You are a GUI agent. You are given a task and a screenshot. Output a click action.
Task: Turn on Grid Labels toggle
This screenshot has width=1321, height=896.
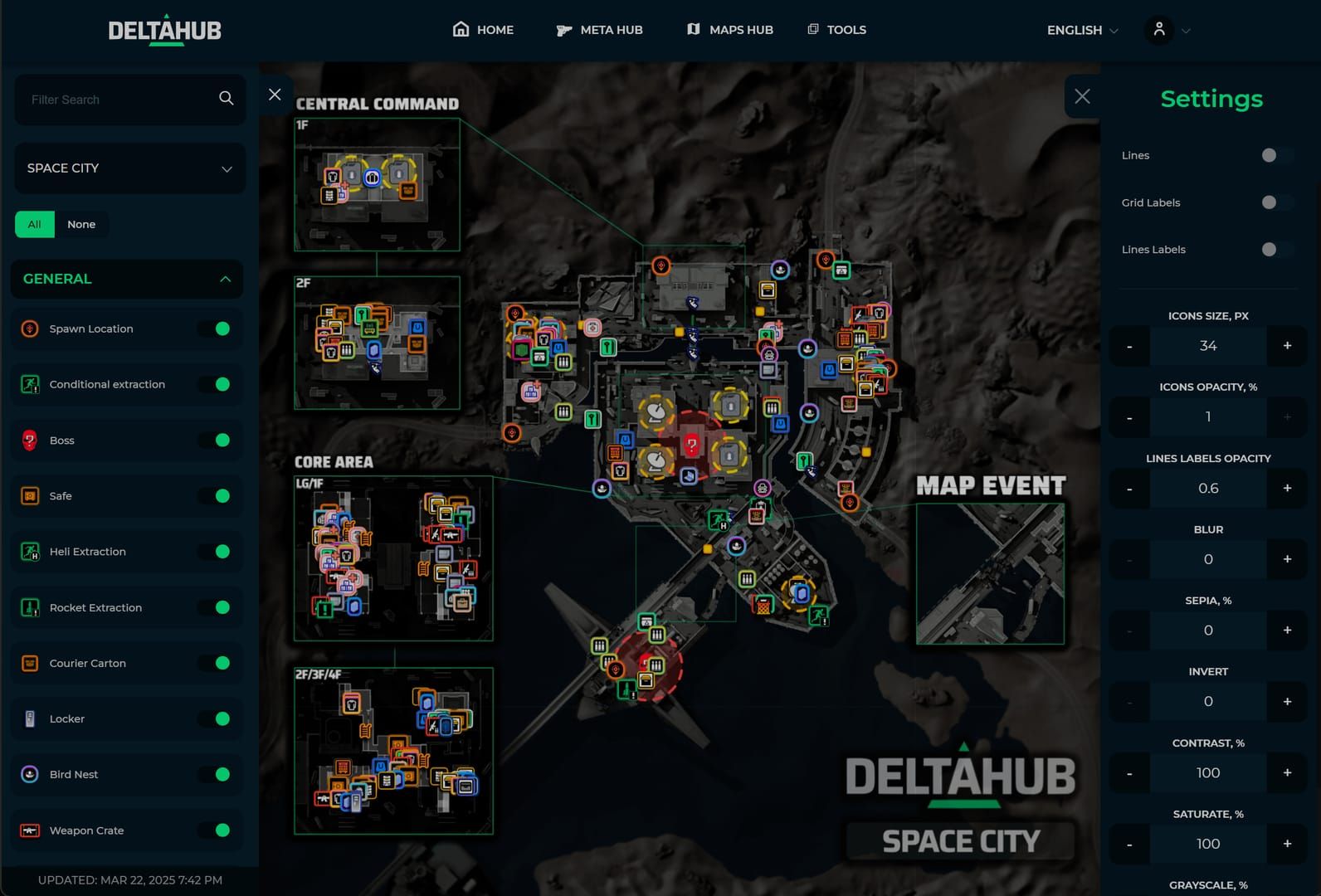1268,202
